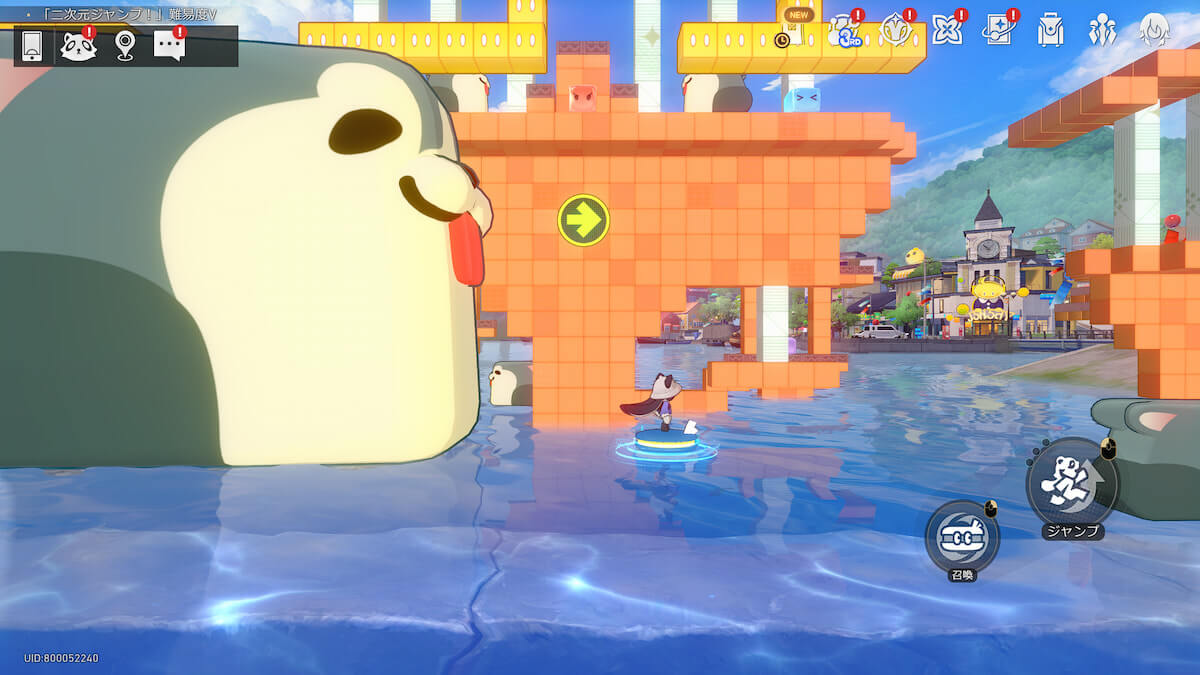The width and height of the screenshot is (1200, 675).
Task: Open the raccoon face icon
Action: pyautogui.click(x=77, y=46)
